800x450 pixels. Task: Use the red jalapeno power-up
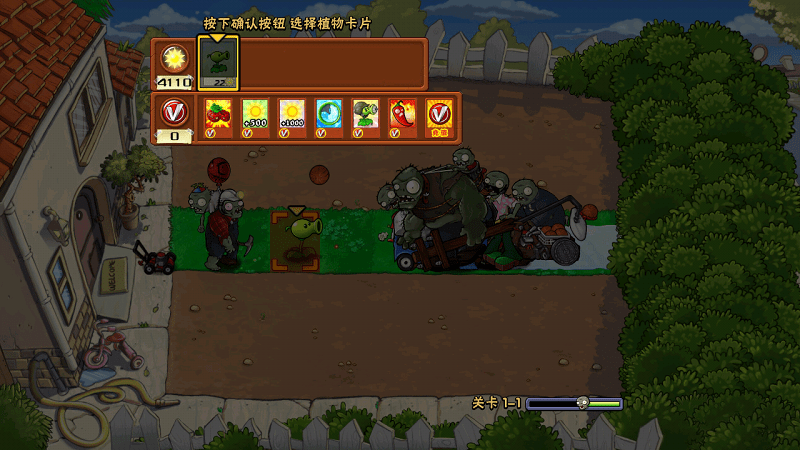tap(402, 116)
